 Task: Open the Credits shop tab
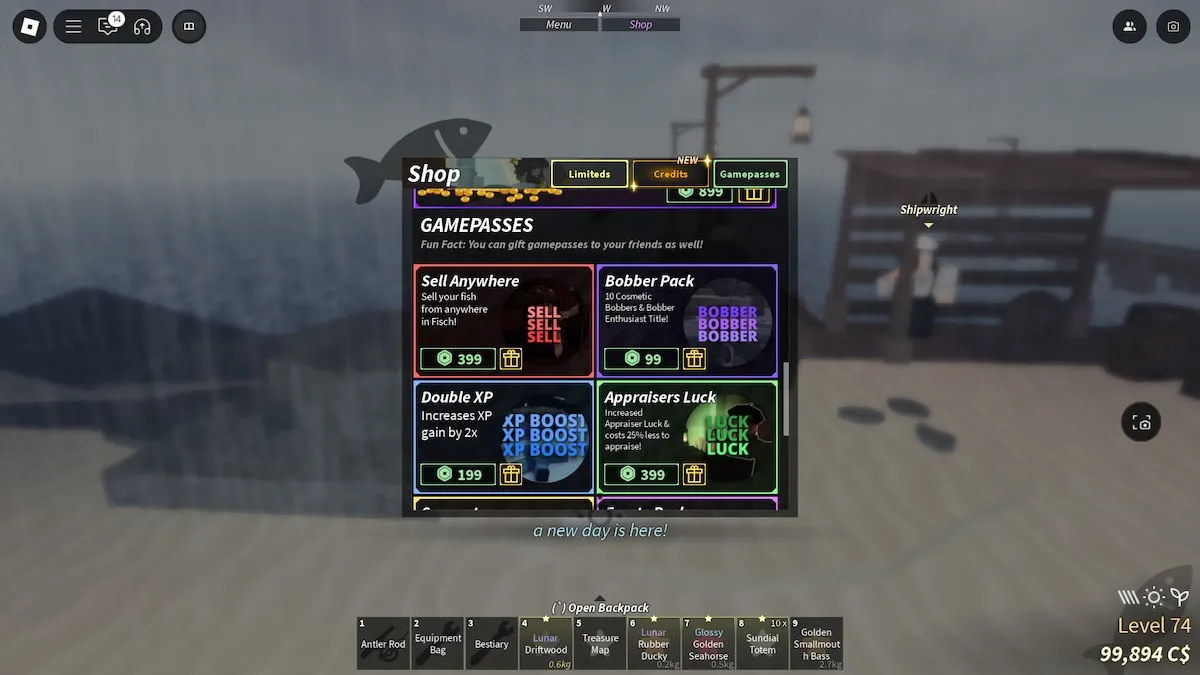point(670,174)
